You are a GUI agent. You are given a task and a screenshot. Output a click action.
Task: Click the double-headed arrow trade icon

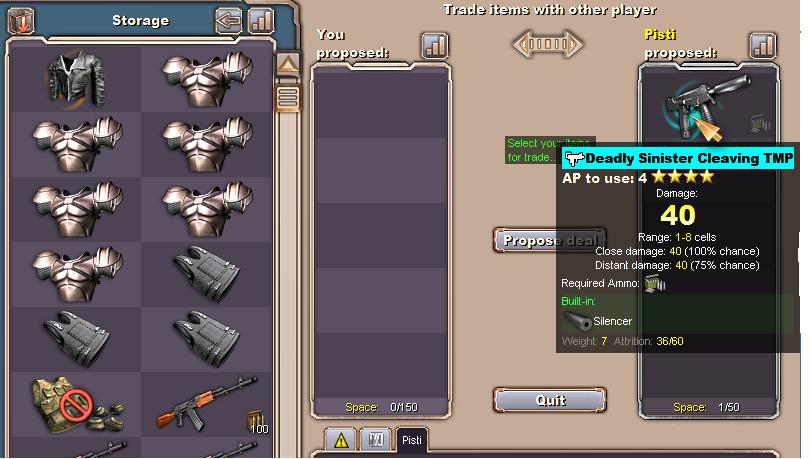point(547,45)
